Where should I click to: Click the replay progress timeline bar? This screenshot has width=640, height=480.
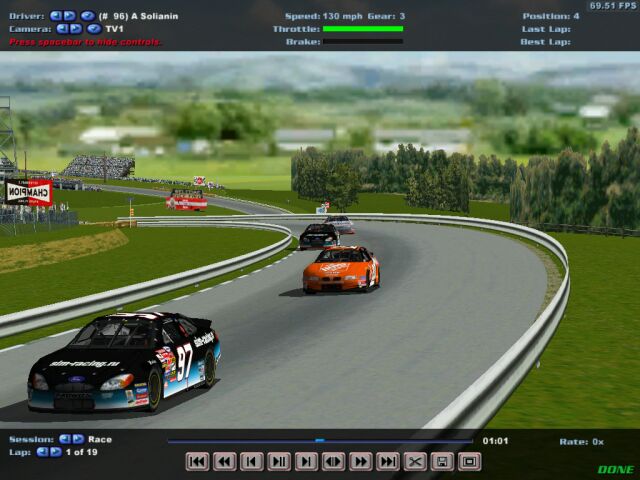tap(320, 440)
